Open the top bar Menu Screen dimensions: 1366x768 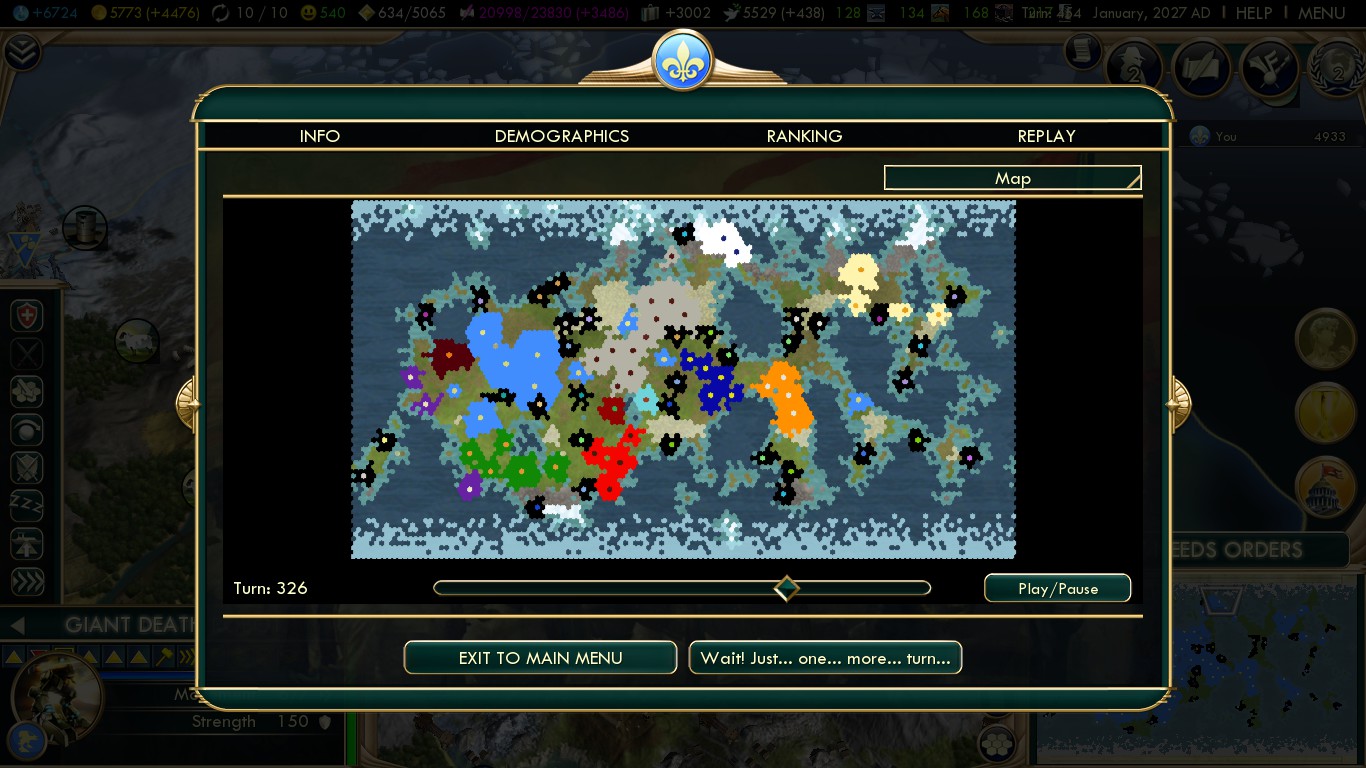[1321, 13]
